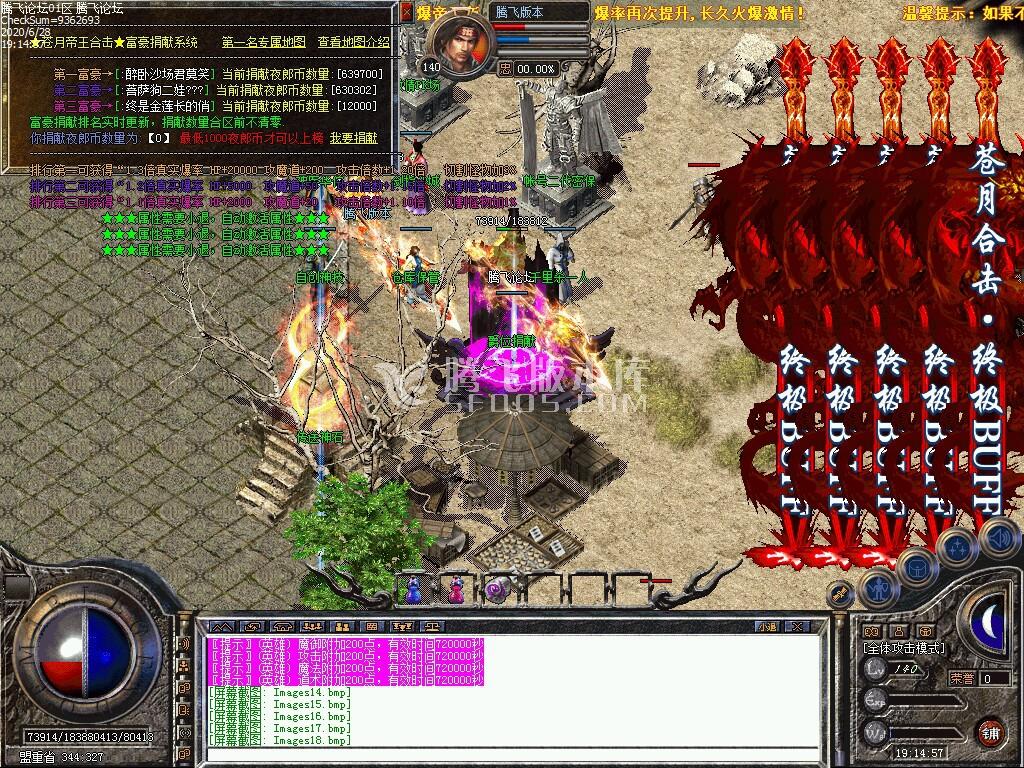The image size is (1024, 768).
Task: Open the 第一名专属地图 link
Action: [x=263, y=42]
